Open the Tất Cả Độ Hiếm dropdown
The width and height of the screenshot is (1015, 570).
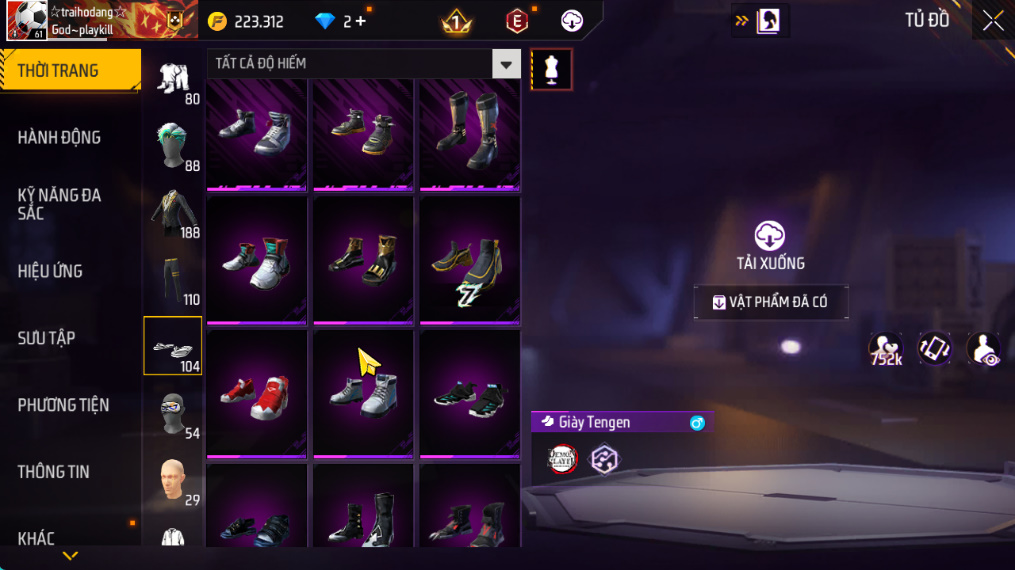507,64
